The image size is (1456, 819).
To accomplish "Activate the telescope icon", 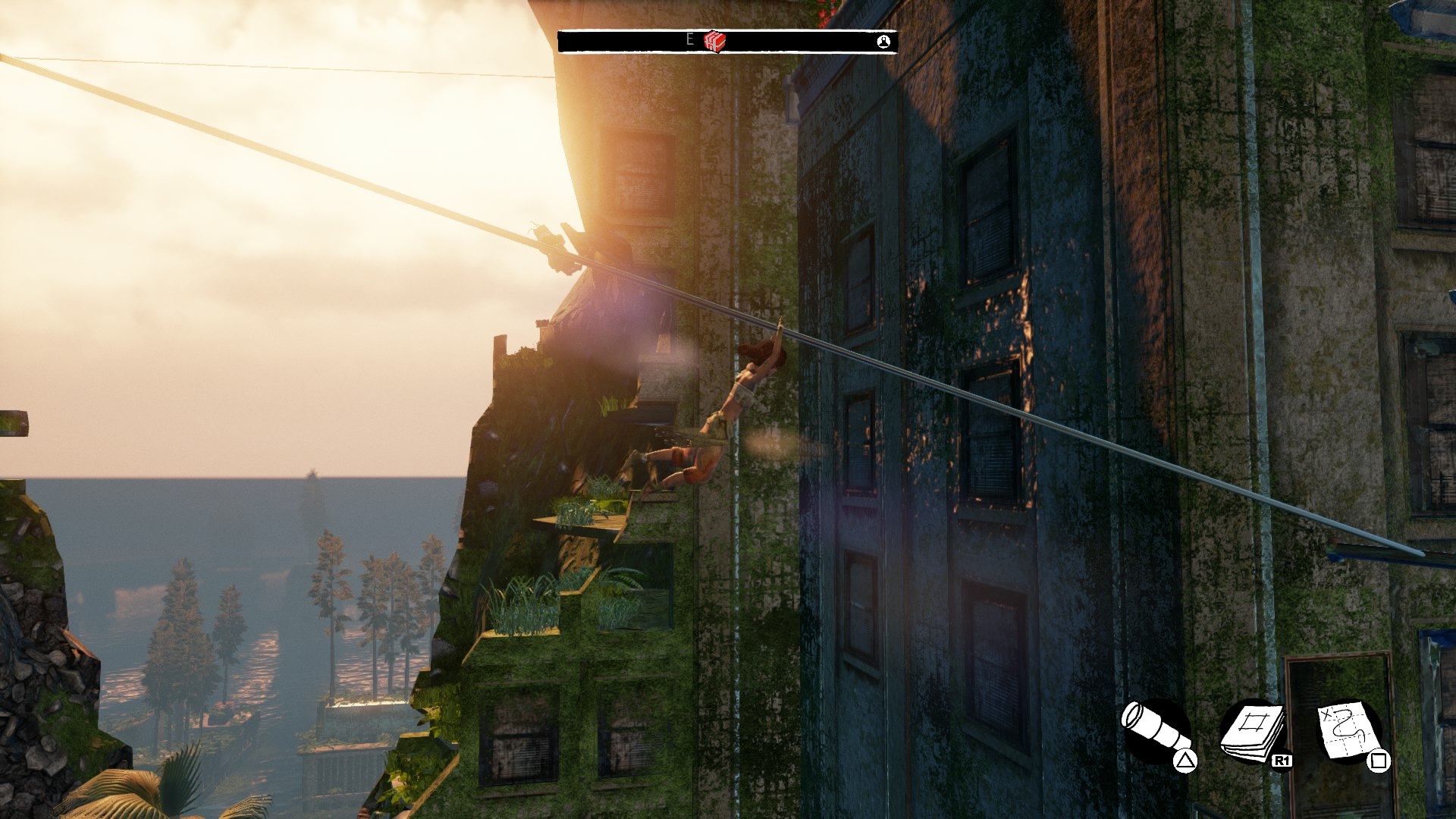I will [1154, 731].
